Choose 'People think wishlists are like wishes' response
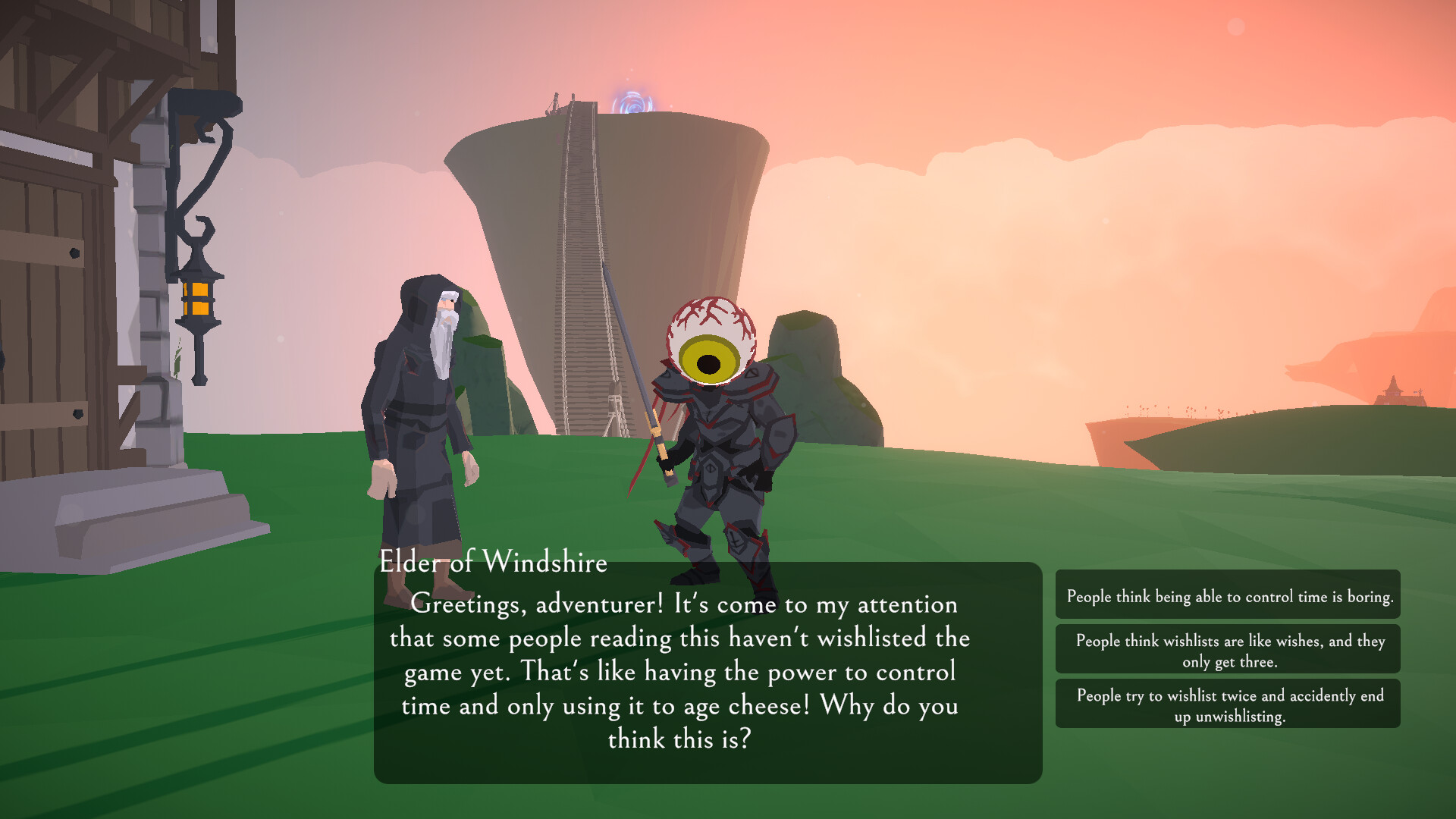This screenshot has width=1456, height=819. point(1226,648)
